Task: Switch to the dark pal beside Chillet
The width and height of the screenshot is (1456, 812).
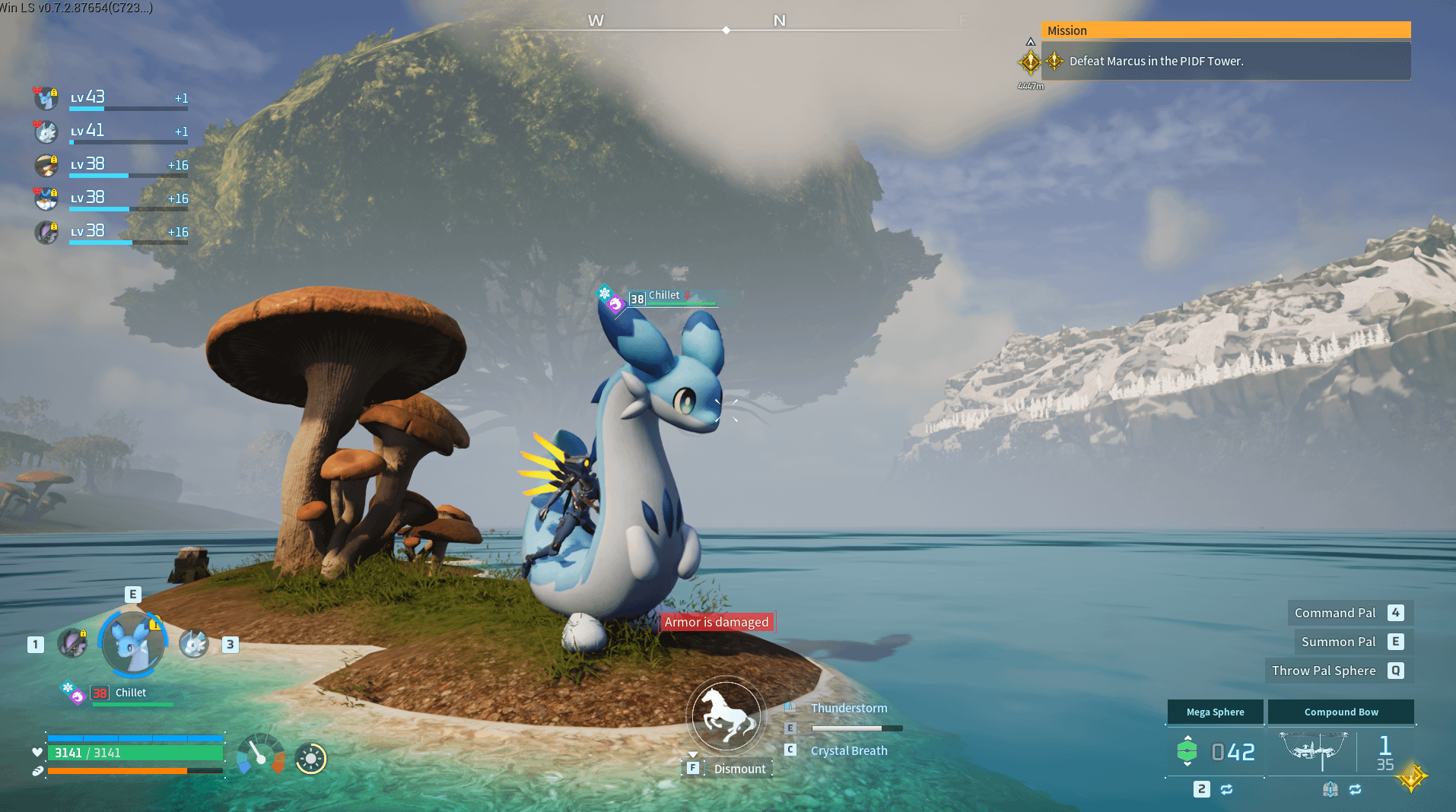Action: [x=73, y=644]
